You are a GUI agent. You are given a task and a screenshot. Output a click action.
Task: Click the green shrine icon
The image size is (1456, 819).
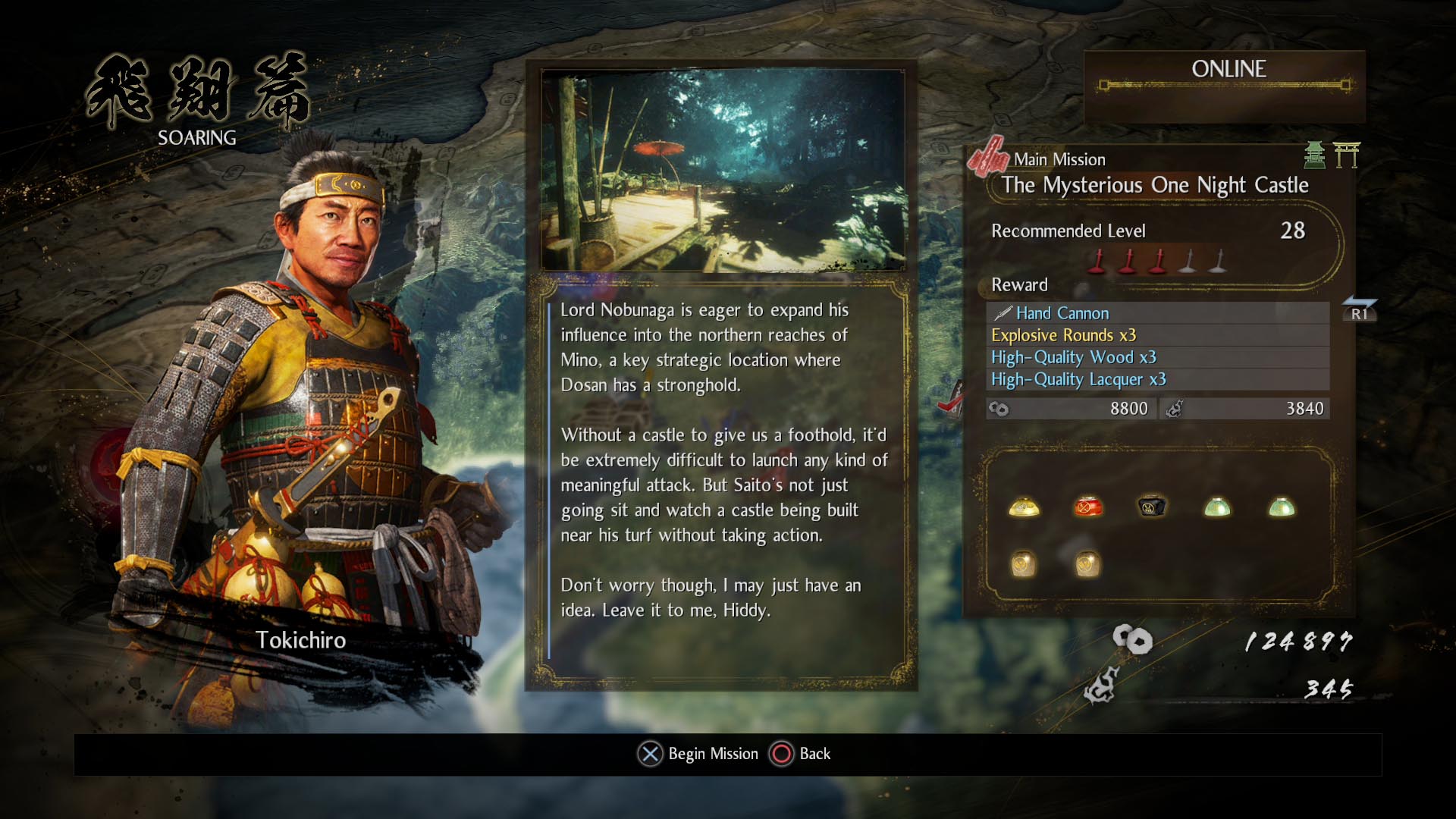pyautogui.click(x=1314, y=155)
